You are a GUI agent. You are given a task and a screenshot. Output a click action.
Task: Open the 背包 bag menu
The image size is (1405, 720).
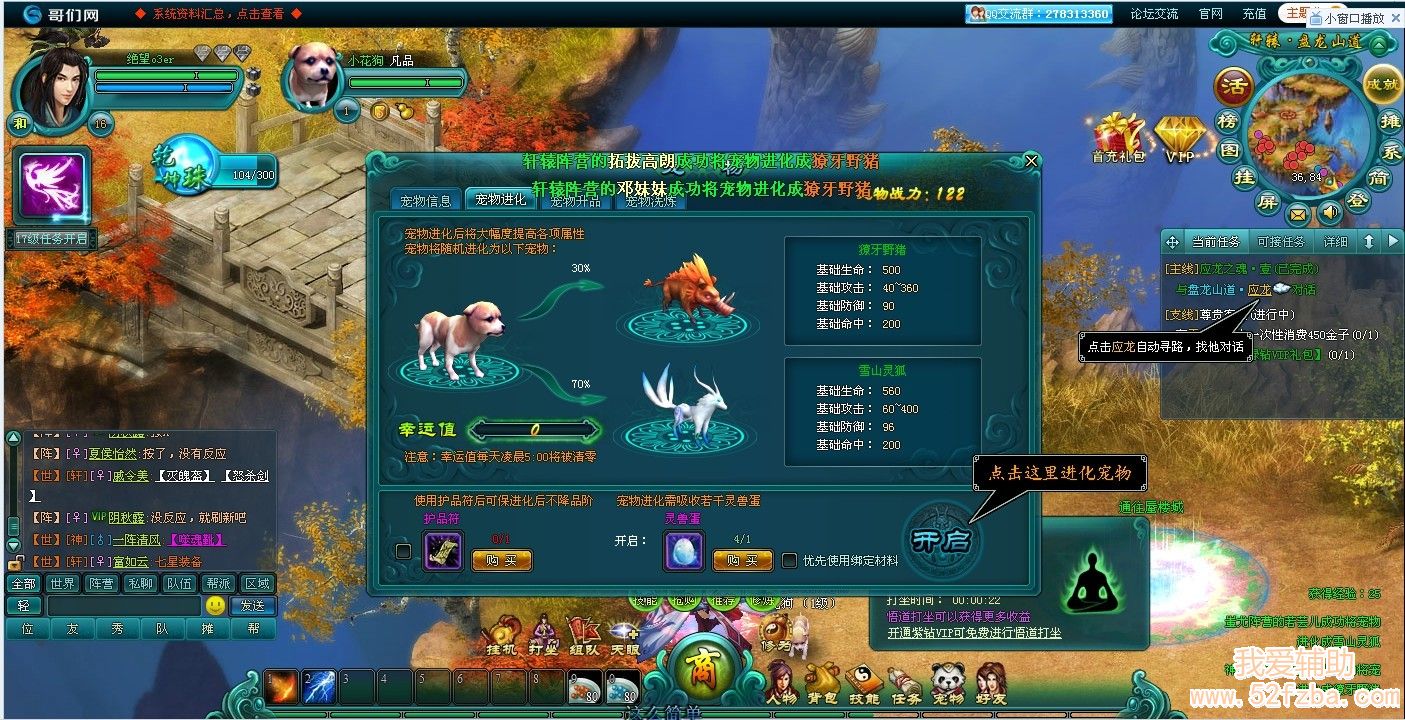point(823,683)
